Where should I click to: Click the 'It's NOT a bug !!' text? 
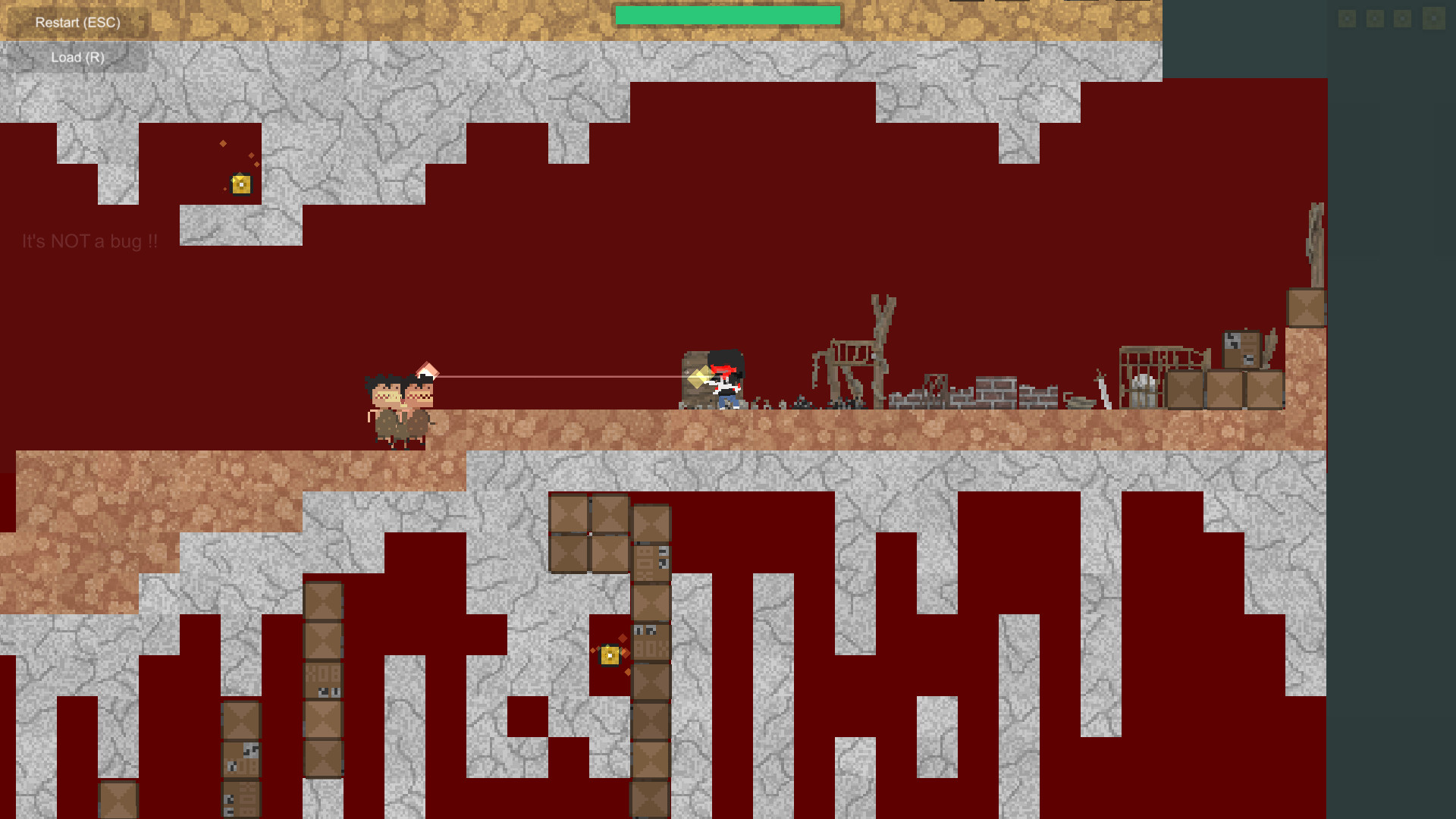click(89, 241)
